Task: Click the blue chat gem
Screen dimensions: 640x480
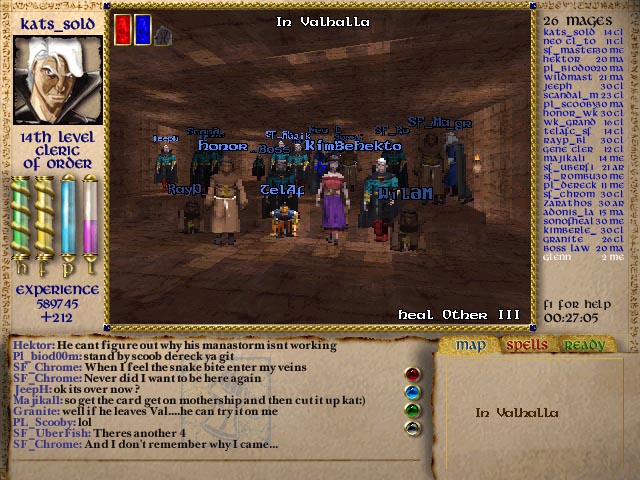Action: pos(412,392)
